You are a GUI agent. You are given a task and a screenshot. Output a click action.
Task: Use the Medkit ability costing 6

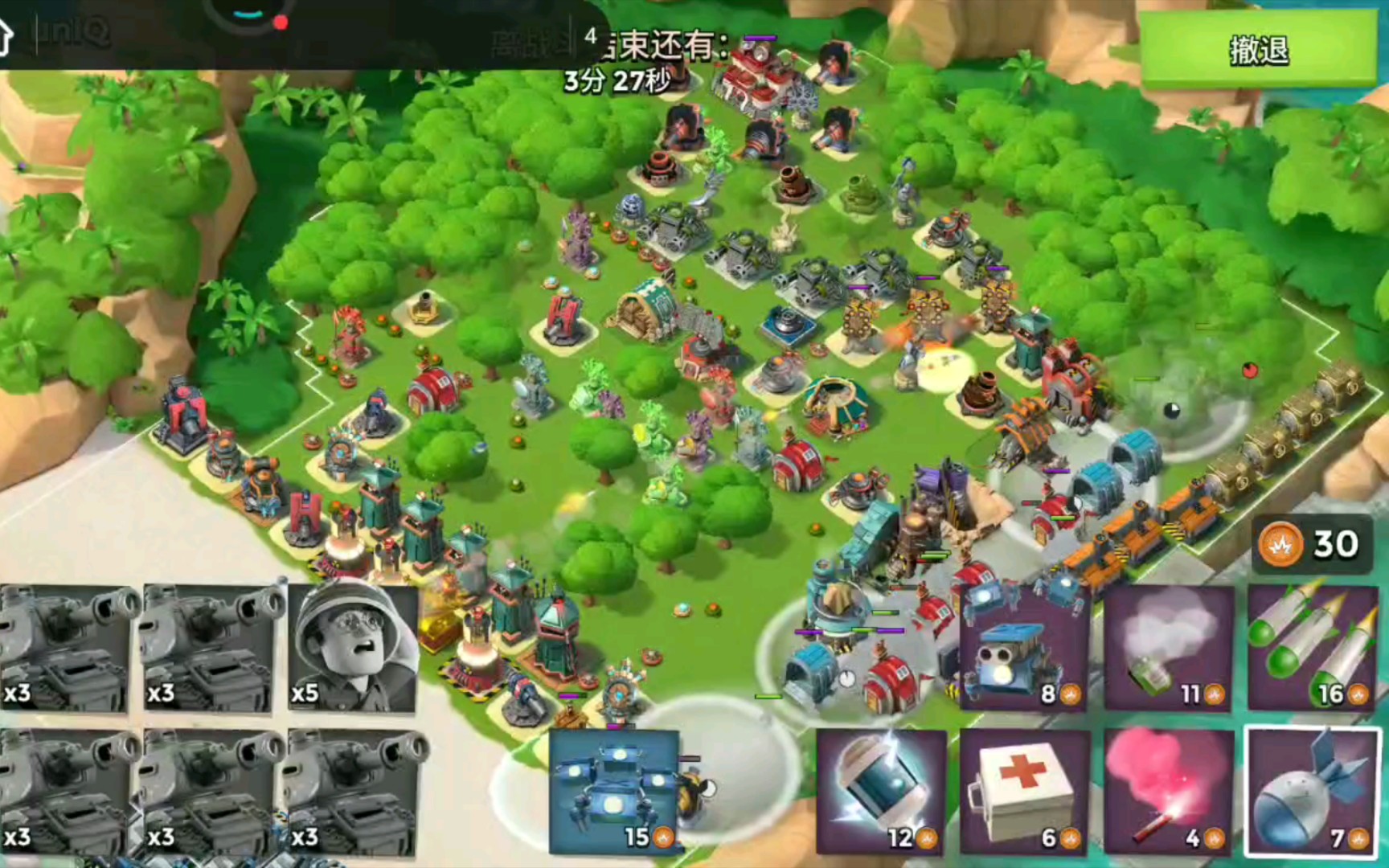tap(1024, 792)
